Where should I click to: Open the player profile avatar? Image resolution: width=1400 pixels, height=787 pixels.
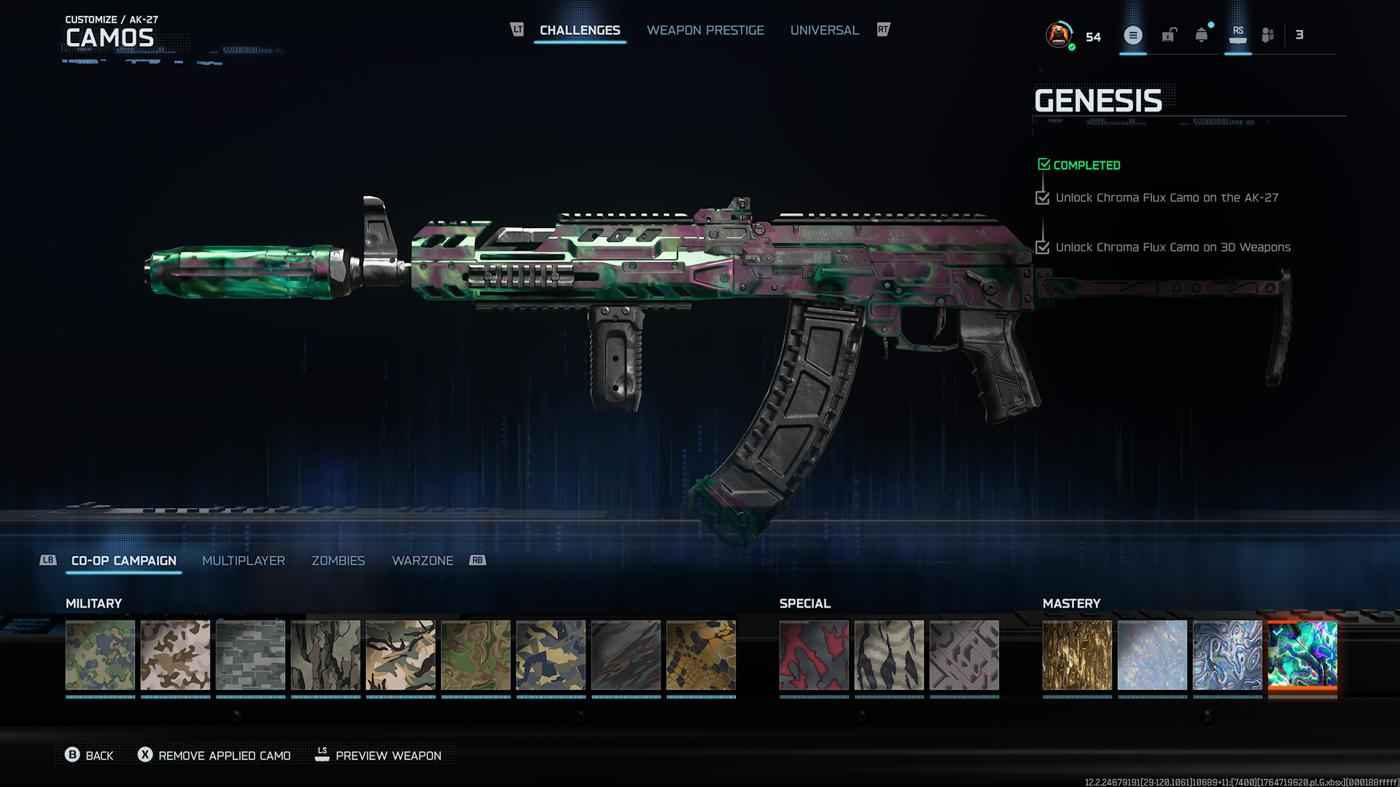pos(1058,35)
